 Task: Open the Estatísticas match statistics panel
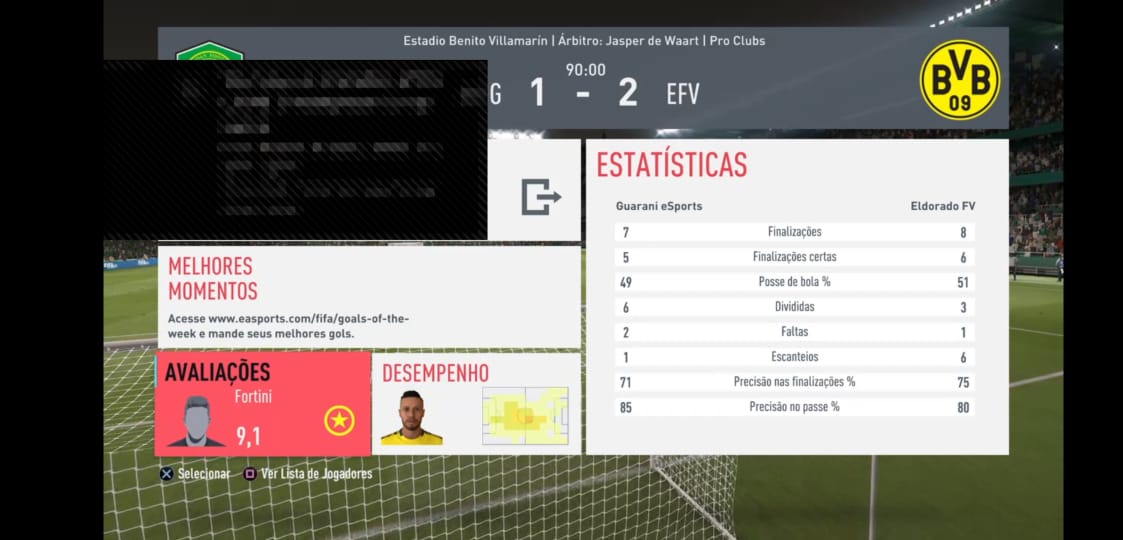796,296
